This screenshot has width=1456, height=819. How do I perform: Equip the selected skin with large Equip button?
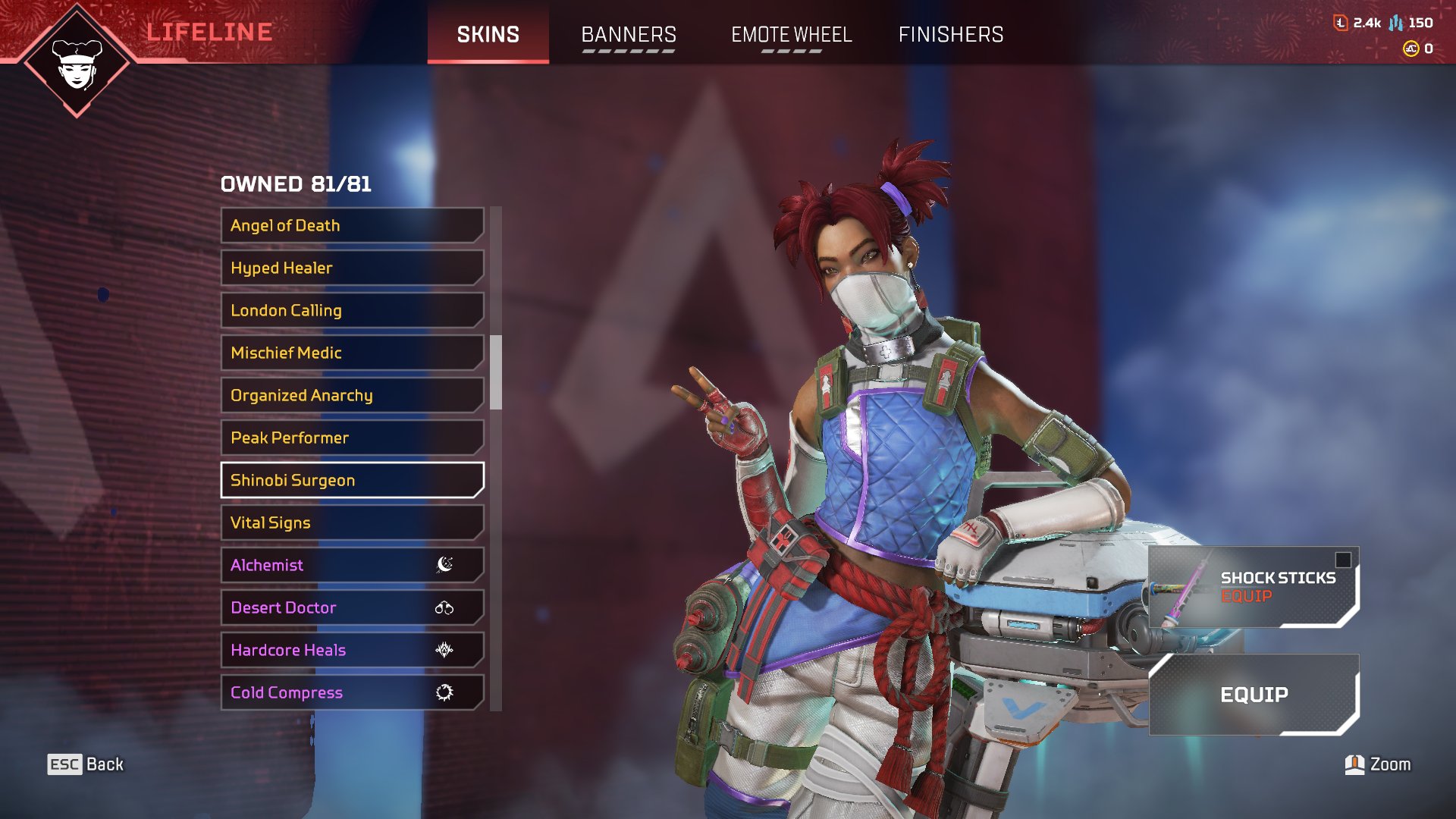pyautogui.click(x=1254, y=695)
